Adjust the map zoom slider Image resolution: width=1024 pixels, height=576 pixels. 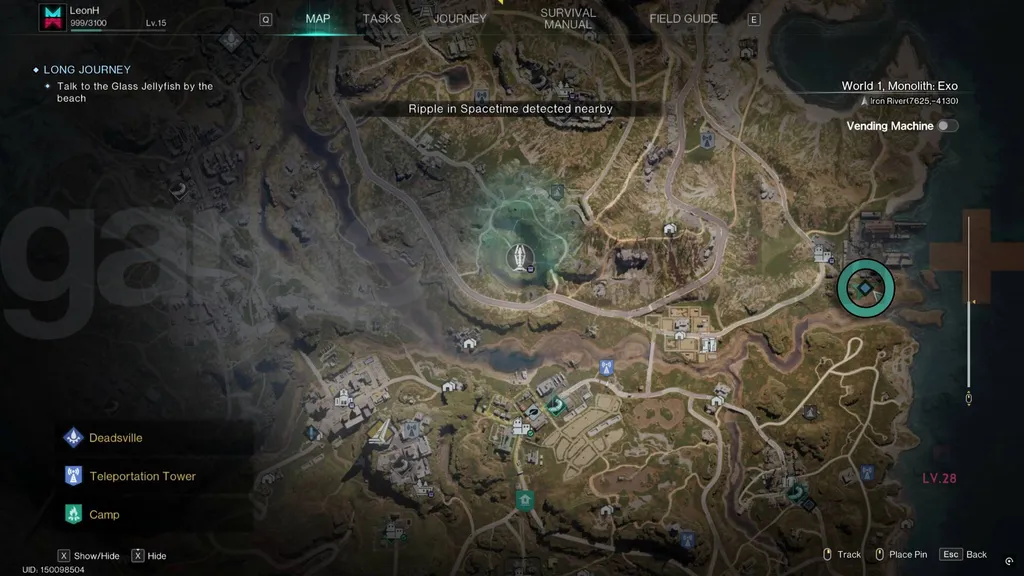[968, 300]
